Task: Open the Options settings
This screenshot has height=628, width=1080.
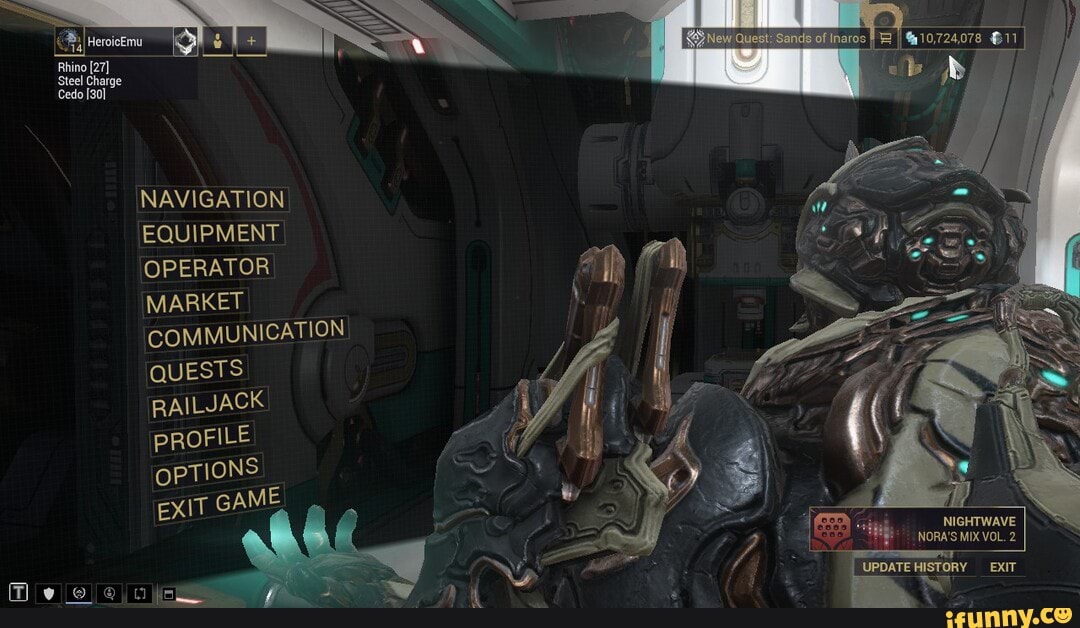Action: click(207, 471)
